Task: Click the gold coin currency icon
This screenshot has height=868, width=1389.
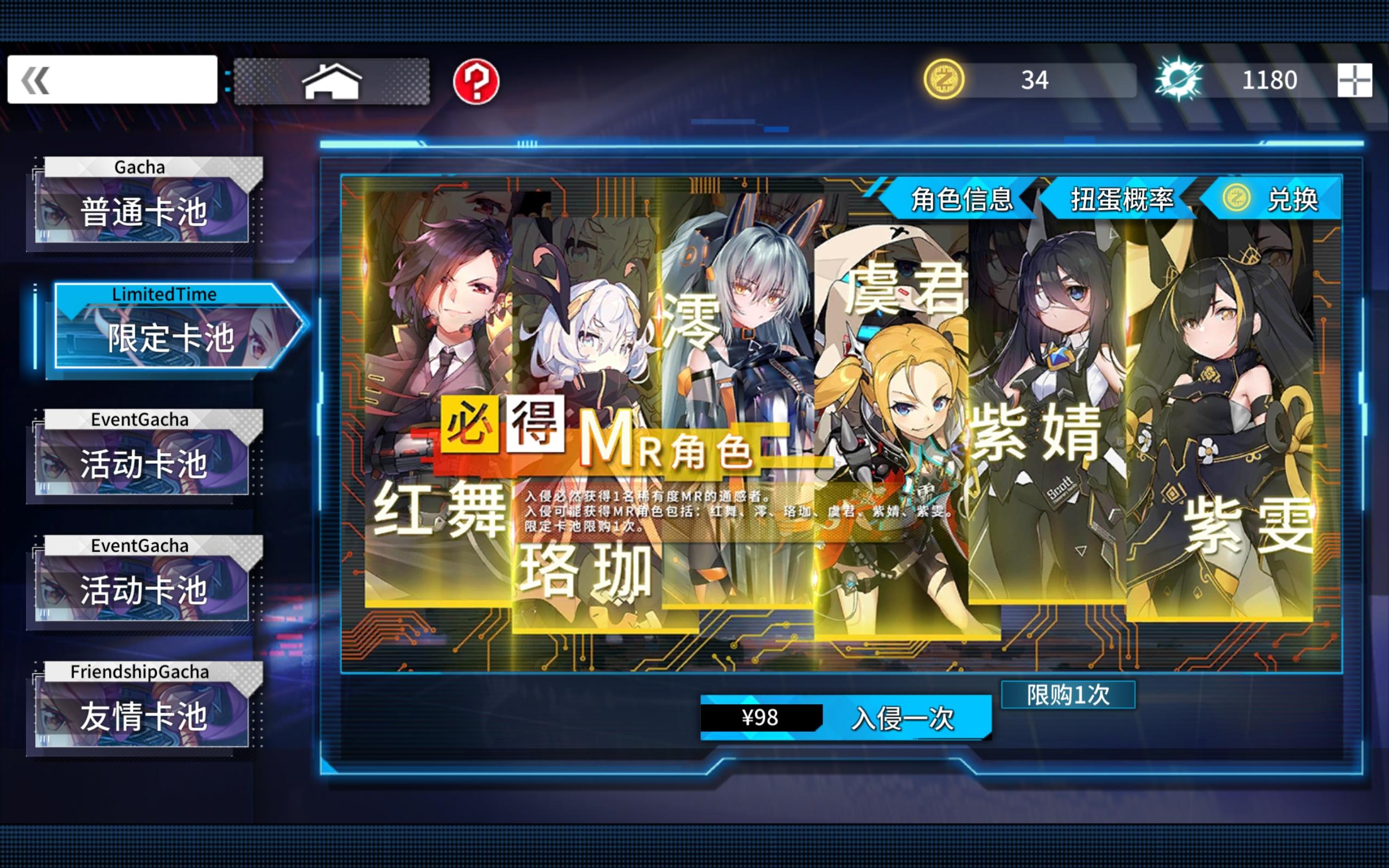Action: [x=944, y=80]
